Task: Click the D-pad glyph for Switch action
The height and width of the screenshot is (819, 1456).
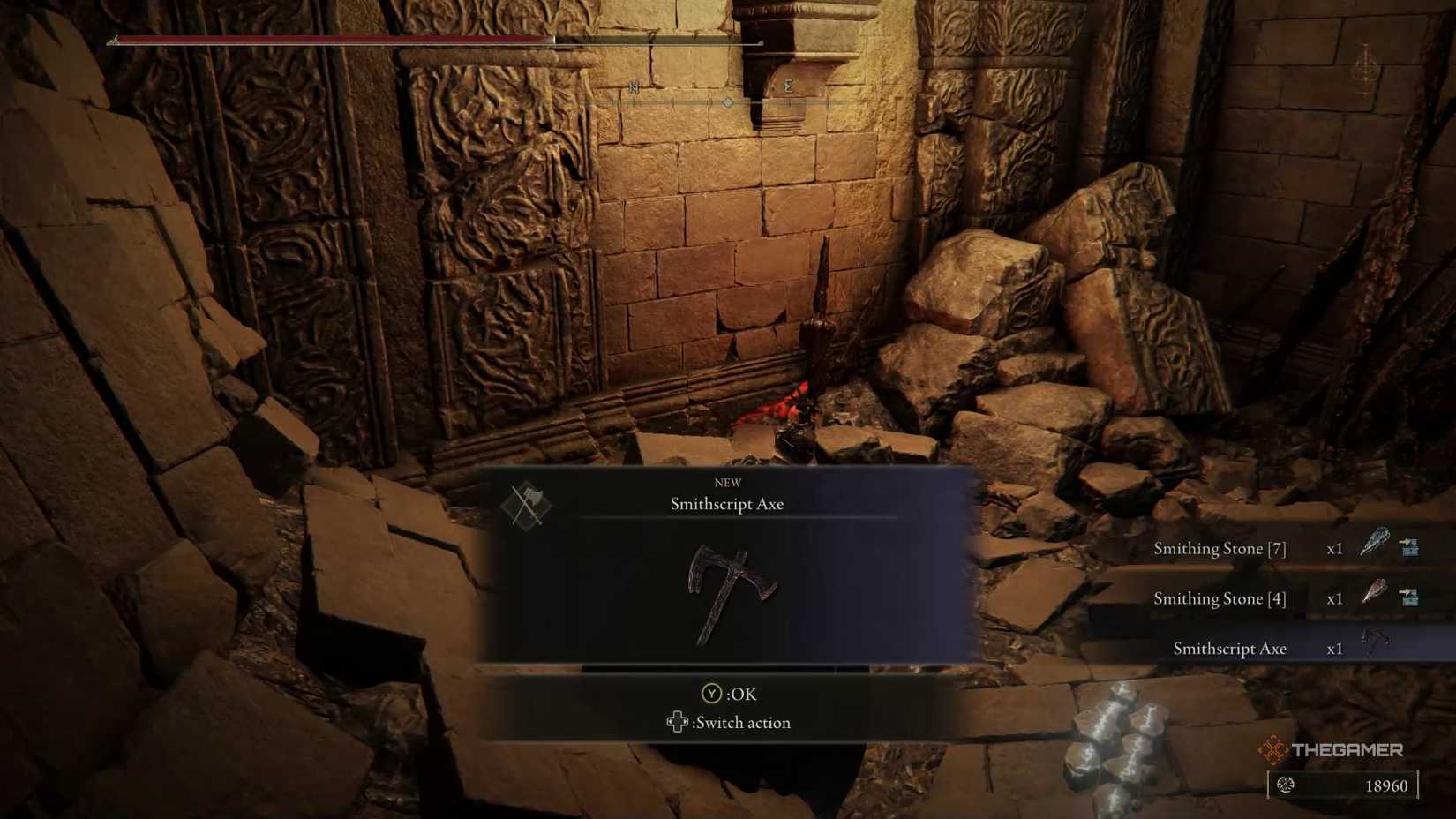Action: click(678, 722)
